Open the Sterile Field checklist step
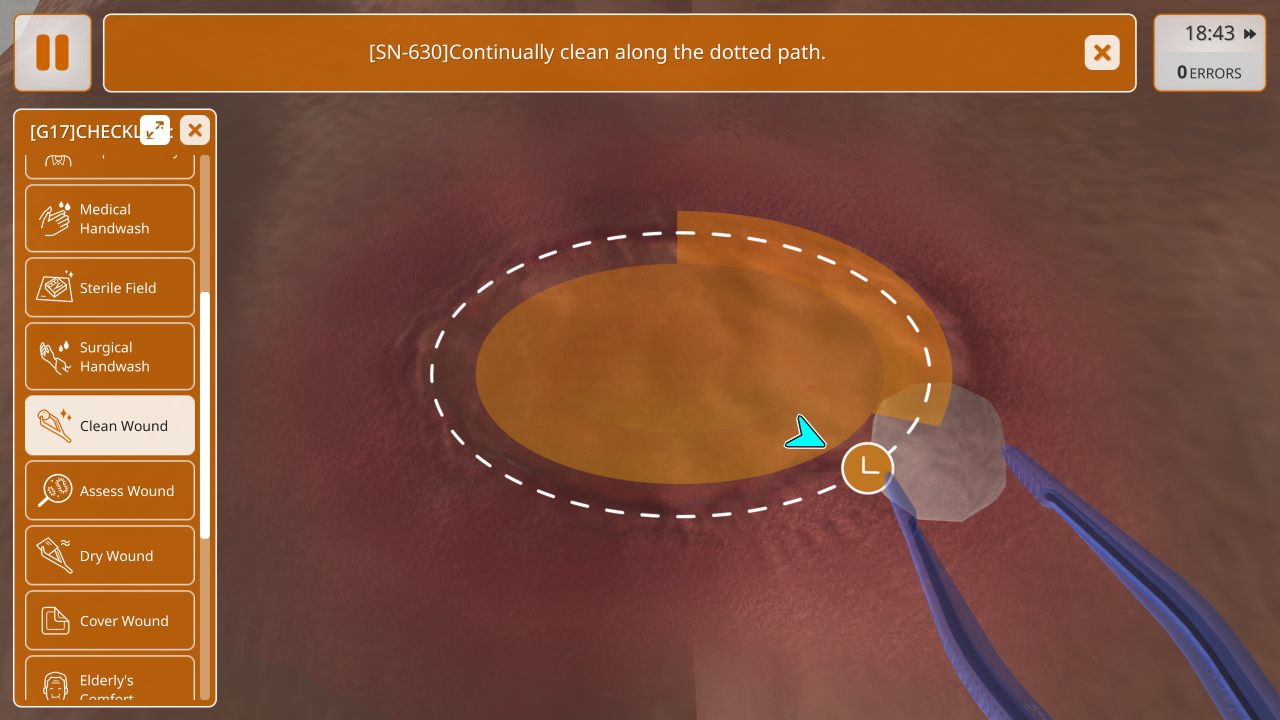The image size is (1280, 720). point(110,288)
